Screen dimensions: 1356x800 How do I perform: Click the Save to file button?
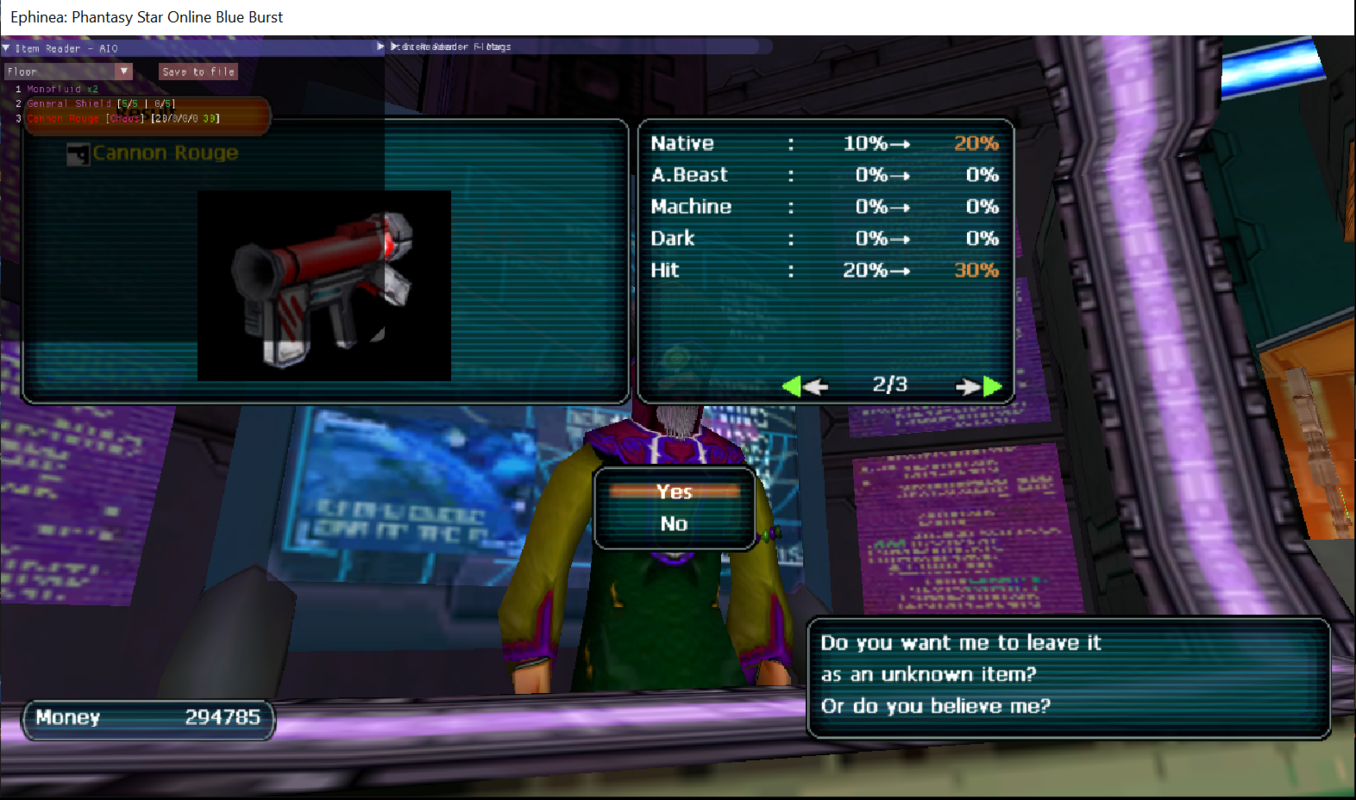click(198, 72)
